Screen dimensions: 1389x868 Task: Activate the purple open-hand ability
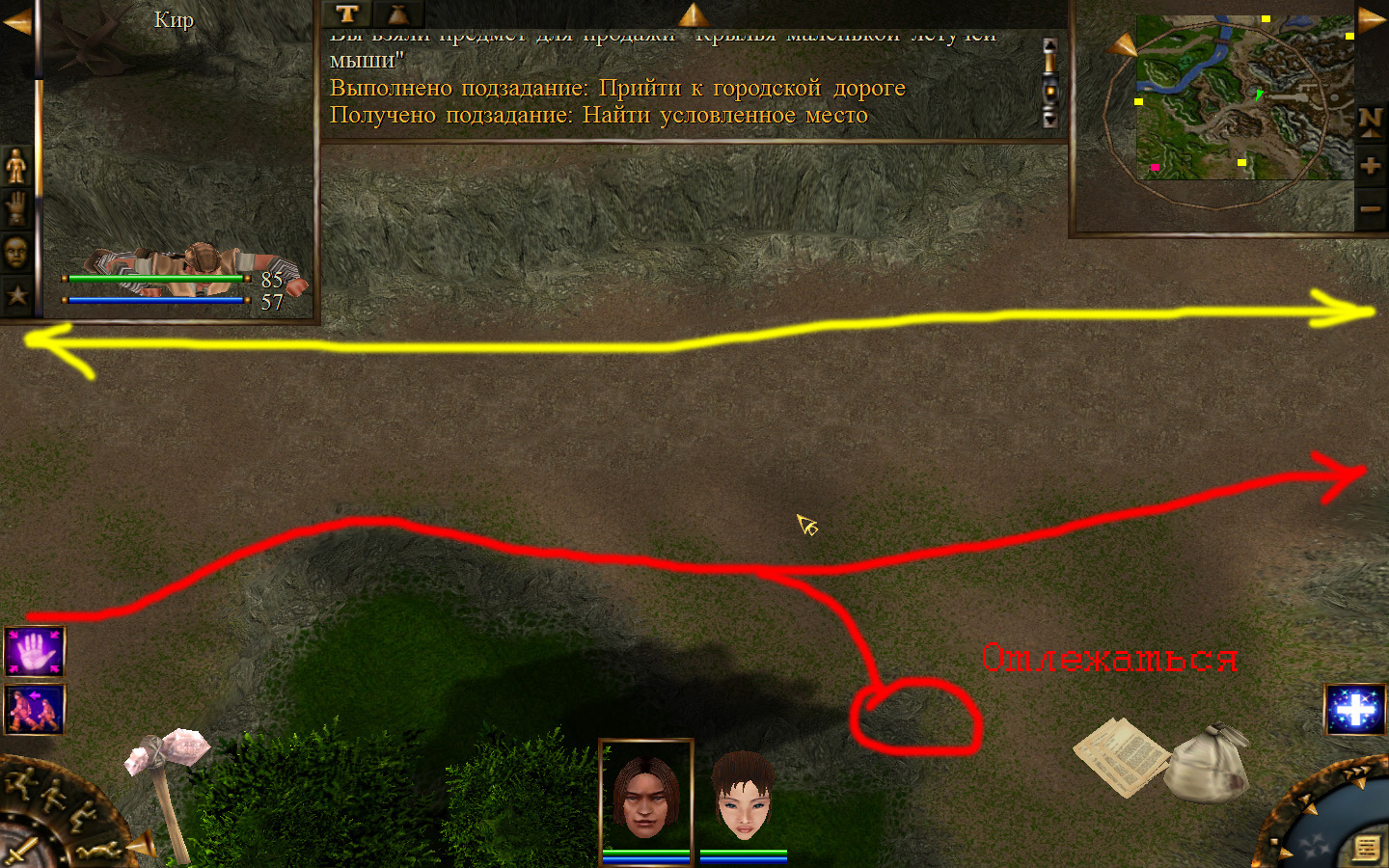coord(35,652)
